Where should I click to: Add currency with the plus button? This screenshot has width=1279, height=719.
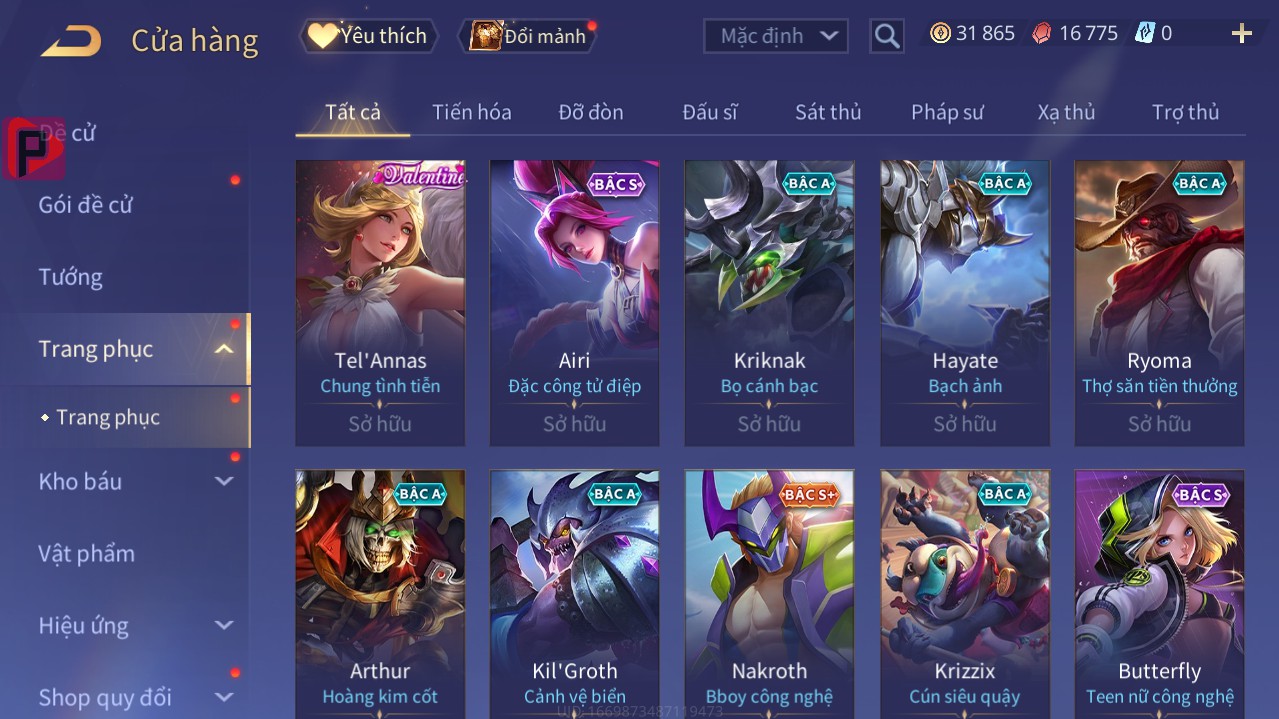[x=1241, y=34]
